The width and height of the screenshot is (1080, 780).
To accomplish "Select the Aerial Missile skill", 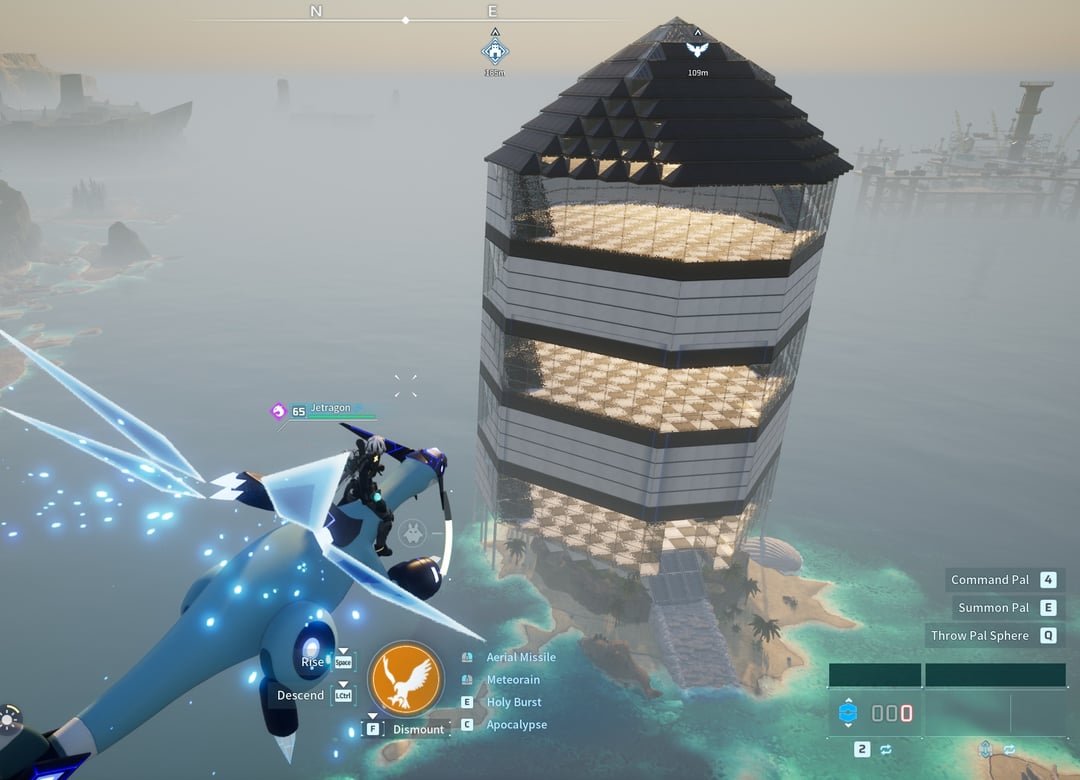I will (520, 657).
